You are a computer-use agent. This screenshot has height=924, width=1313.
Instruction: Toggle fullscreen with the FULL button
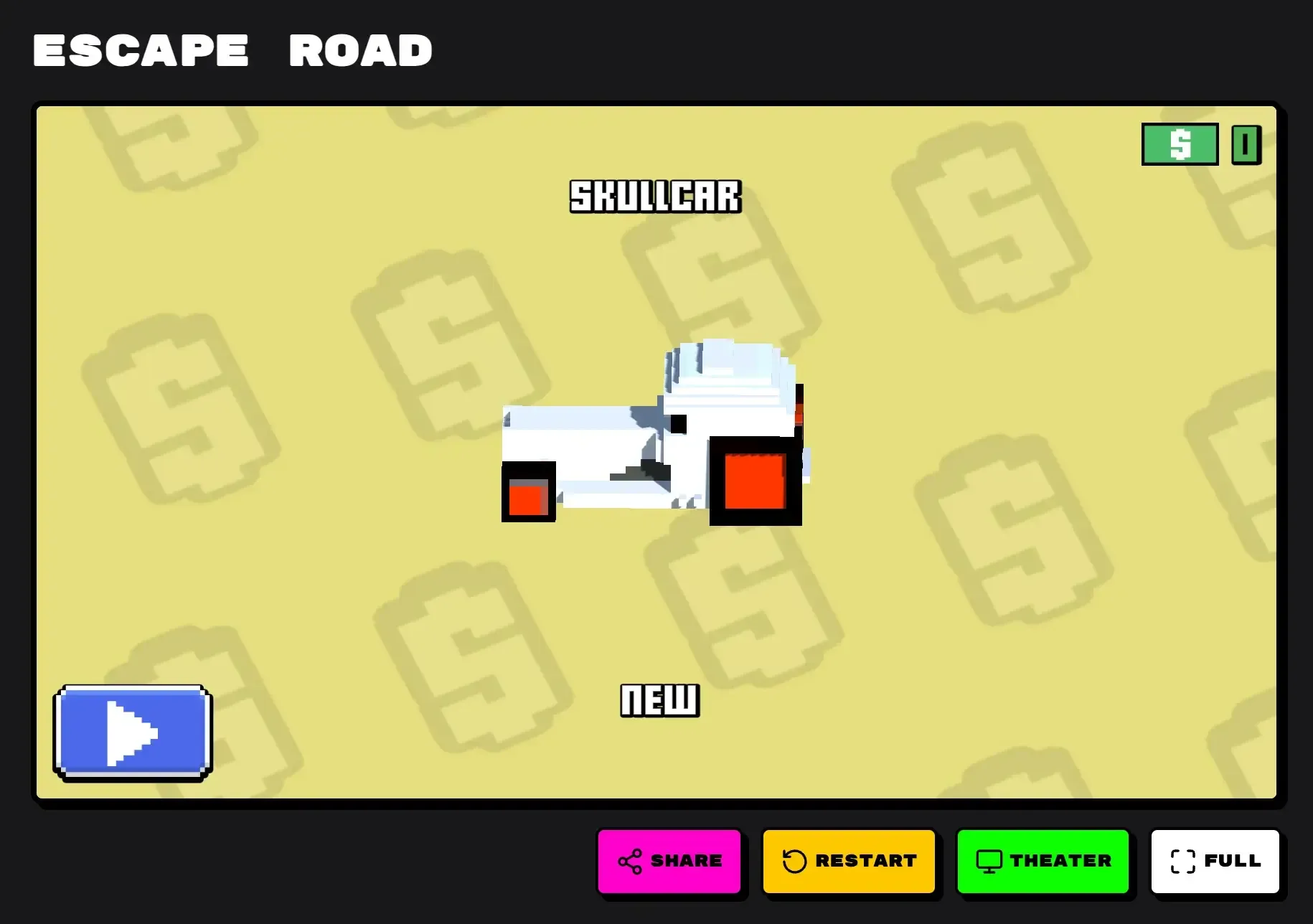(x=1215, y=861)
